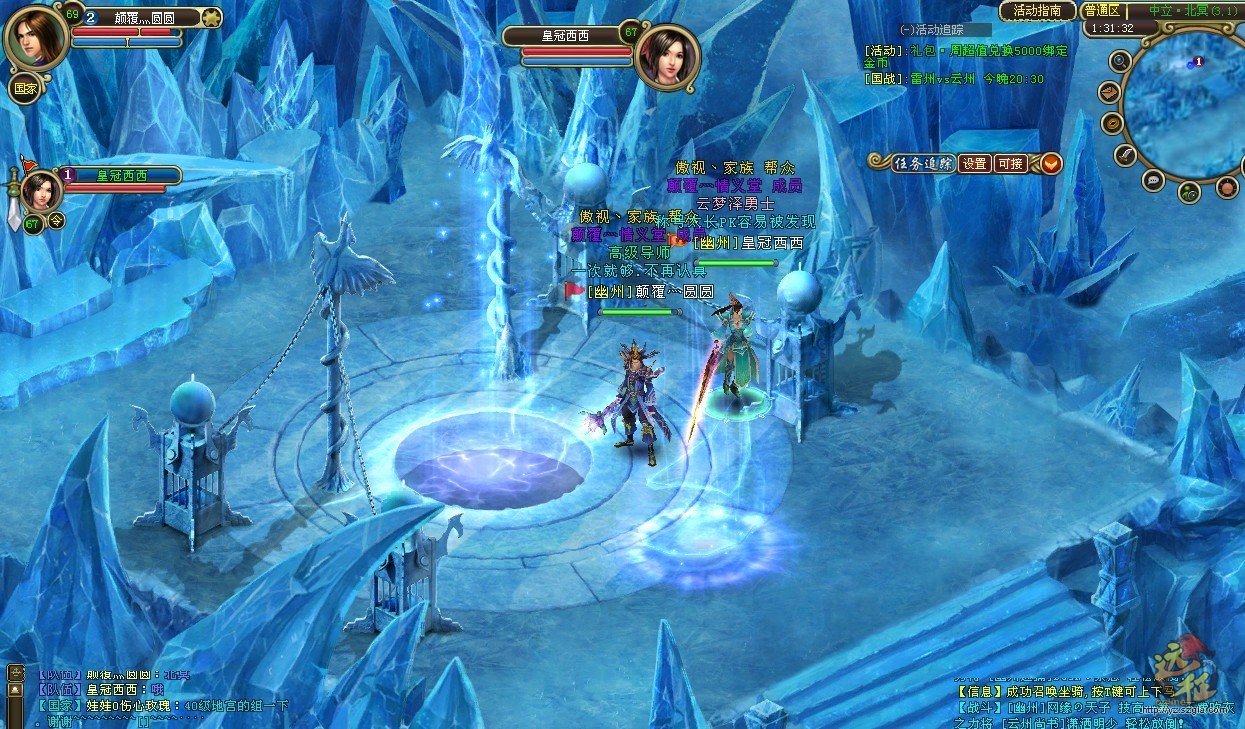Open the mail envelope icon
Screen dimensions: 1245x729
(1108, 92)
